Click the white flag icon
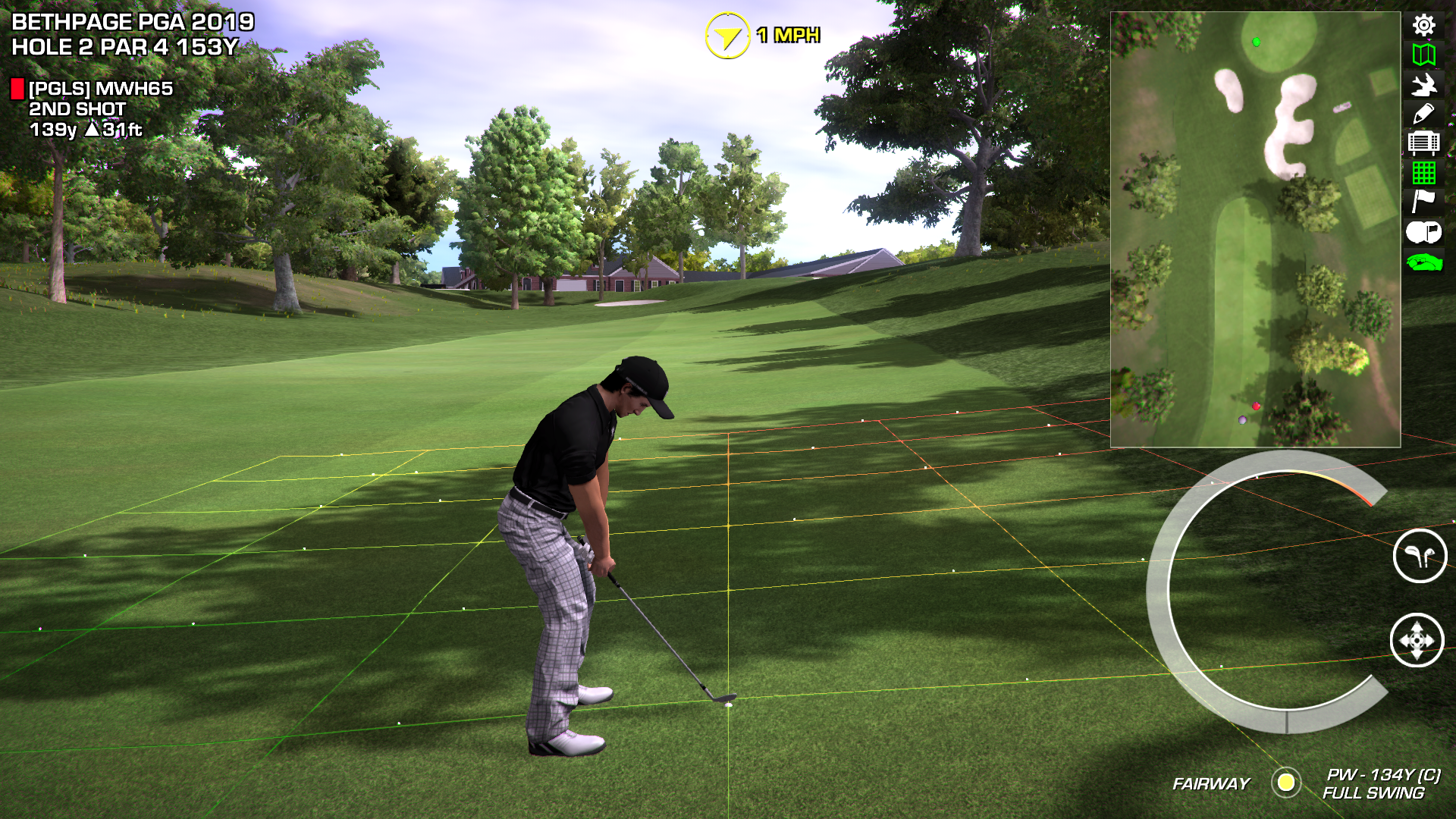Screen dimensions: 1456x819 point(1423,201)
